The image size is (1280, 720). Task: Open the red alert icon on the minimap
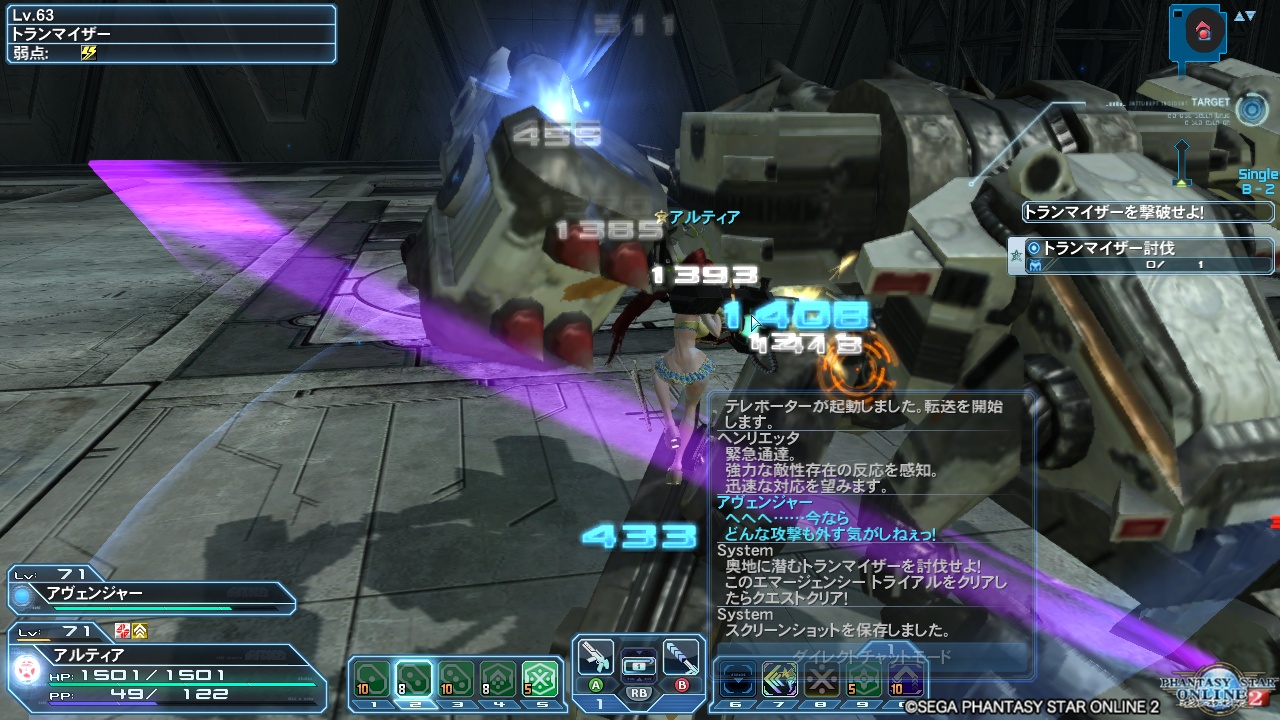[1204, 30]
